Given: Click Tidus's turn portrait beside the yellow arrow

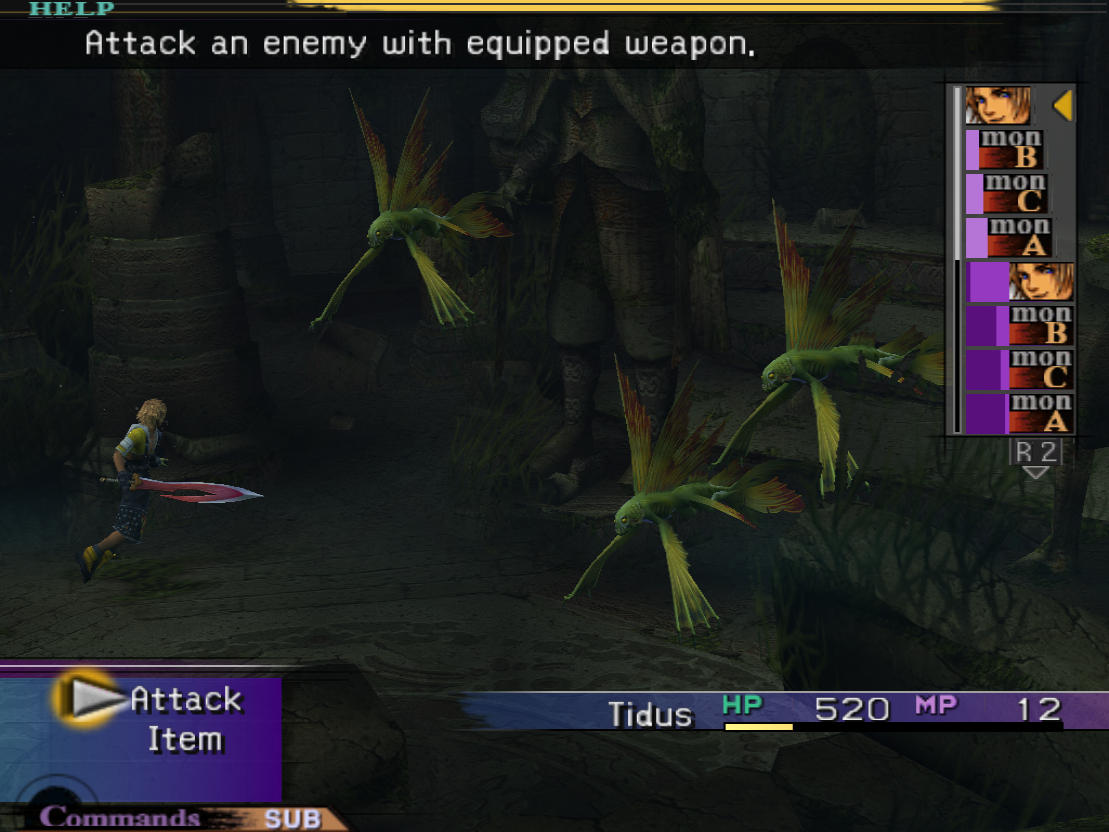Looking at the screenshot, I should point(998,105).
